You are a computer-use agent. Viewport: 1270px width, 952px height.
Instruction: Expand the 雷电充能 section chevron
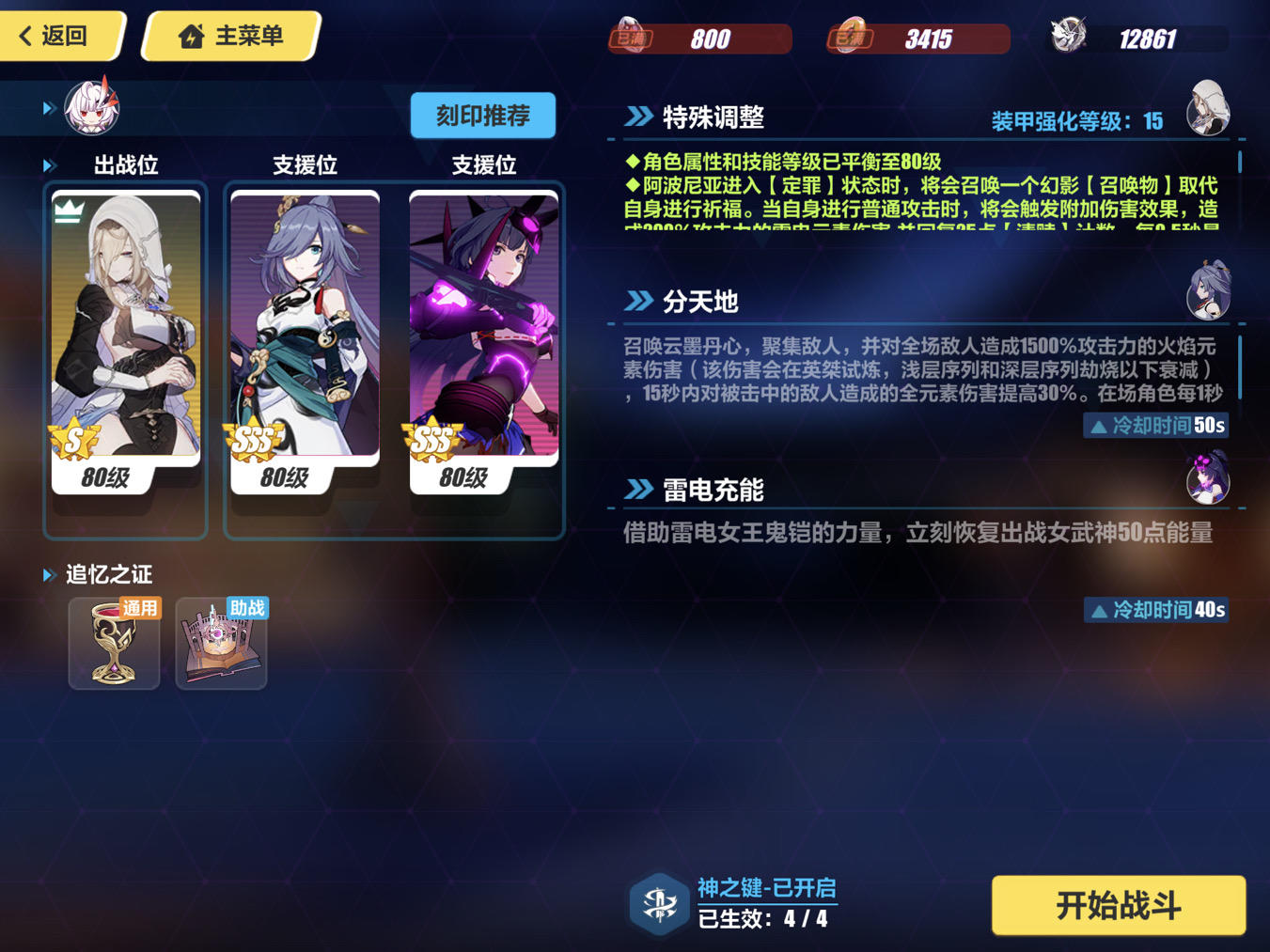click(x=637, y=489)
